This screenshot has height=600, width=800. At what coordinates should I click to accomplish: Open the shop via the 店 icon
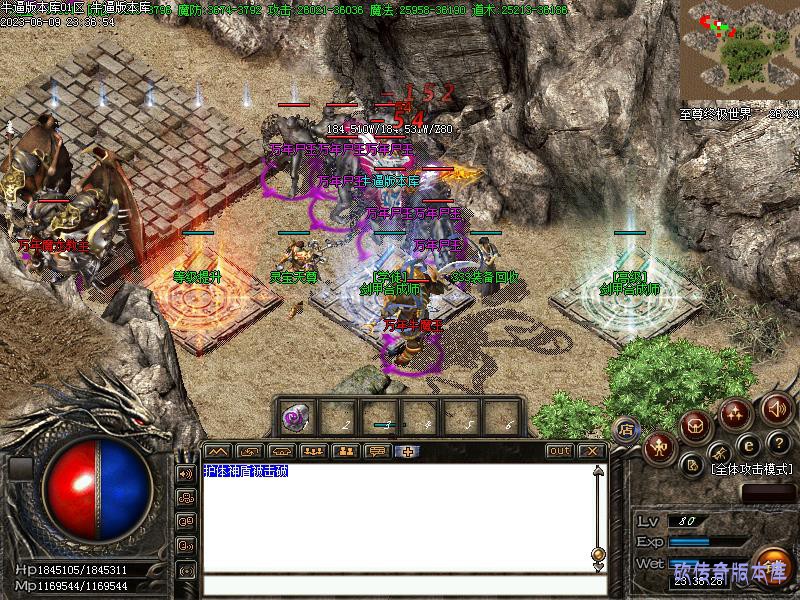[x=627, y=428]
